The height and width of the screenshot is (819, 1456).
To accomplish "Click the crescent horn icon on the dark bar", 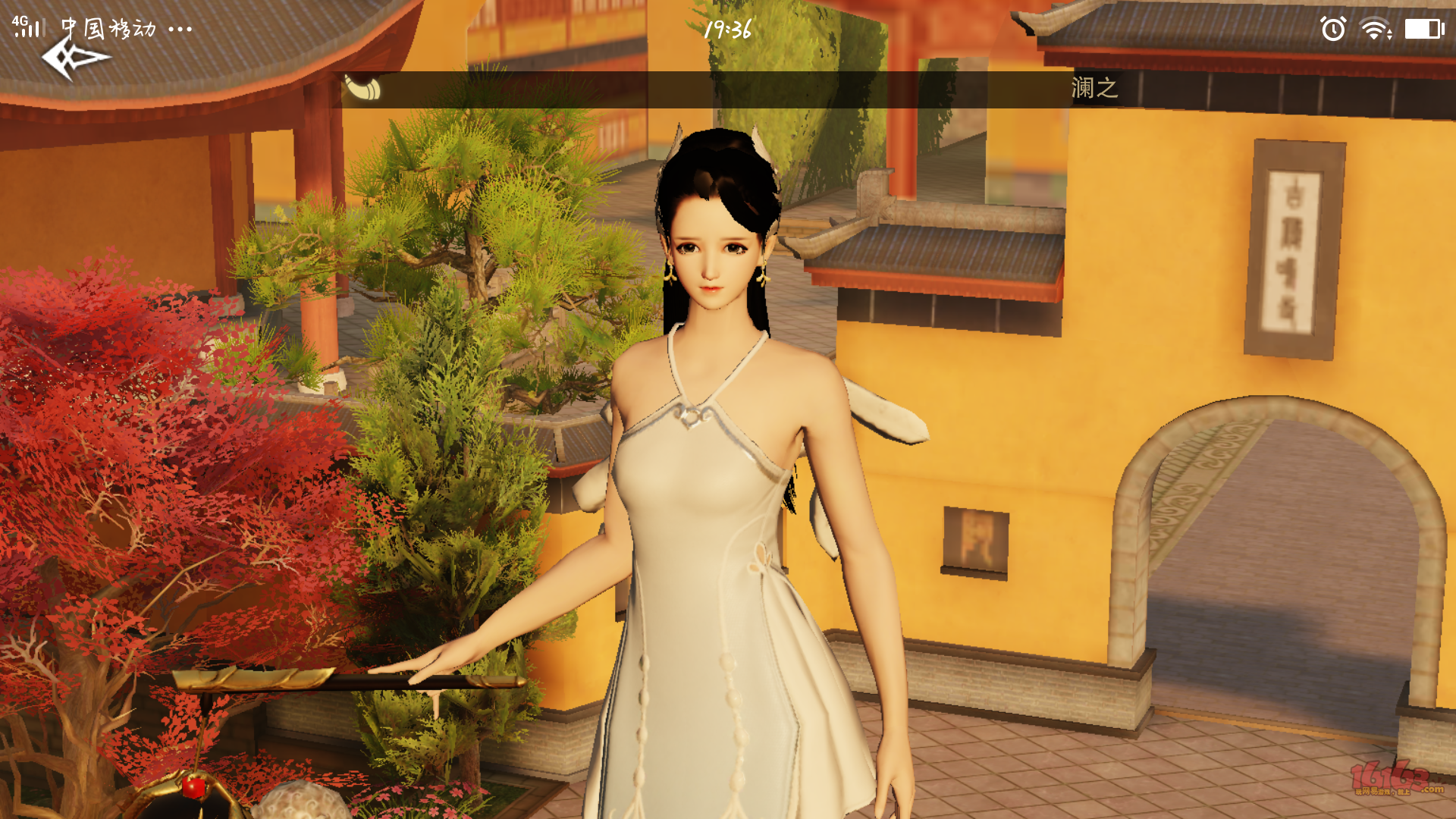I will (363, 88).
